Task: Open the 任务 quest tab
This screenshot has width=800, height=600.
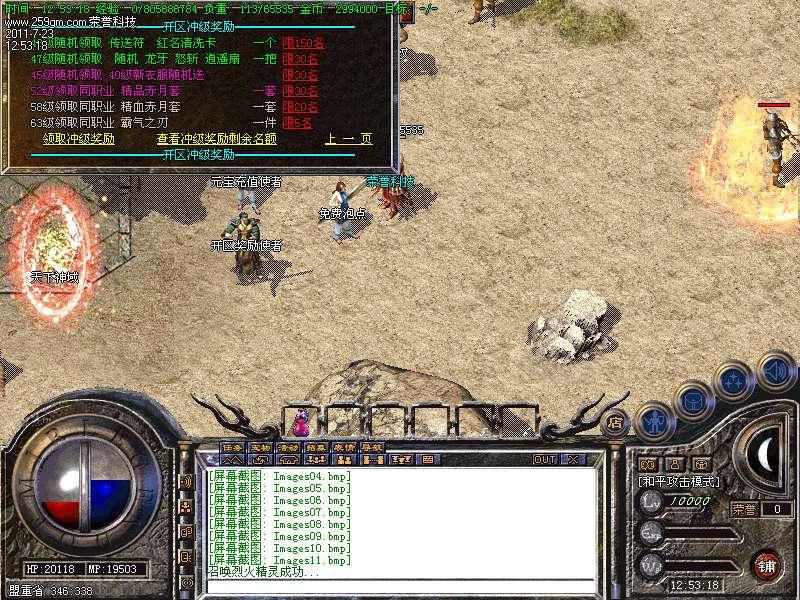Action: (x=232, y=447)
